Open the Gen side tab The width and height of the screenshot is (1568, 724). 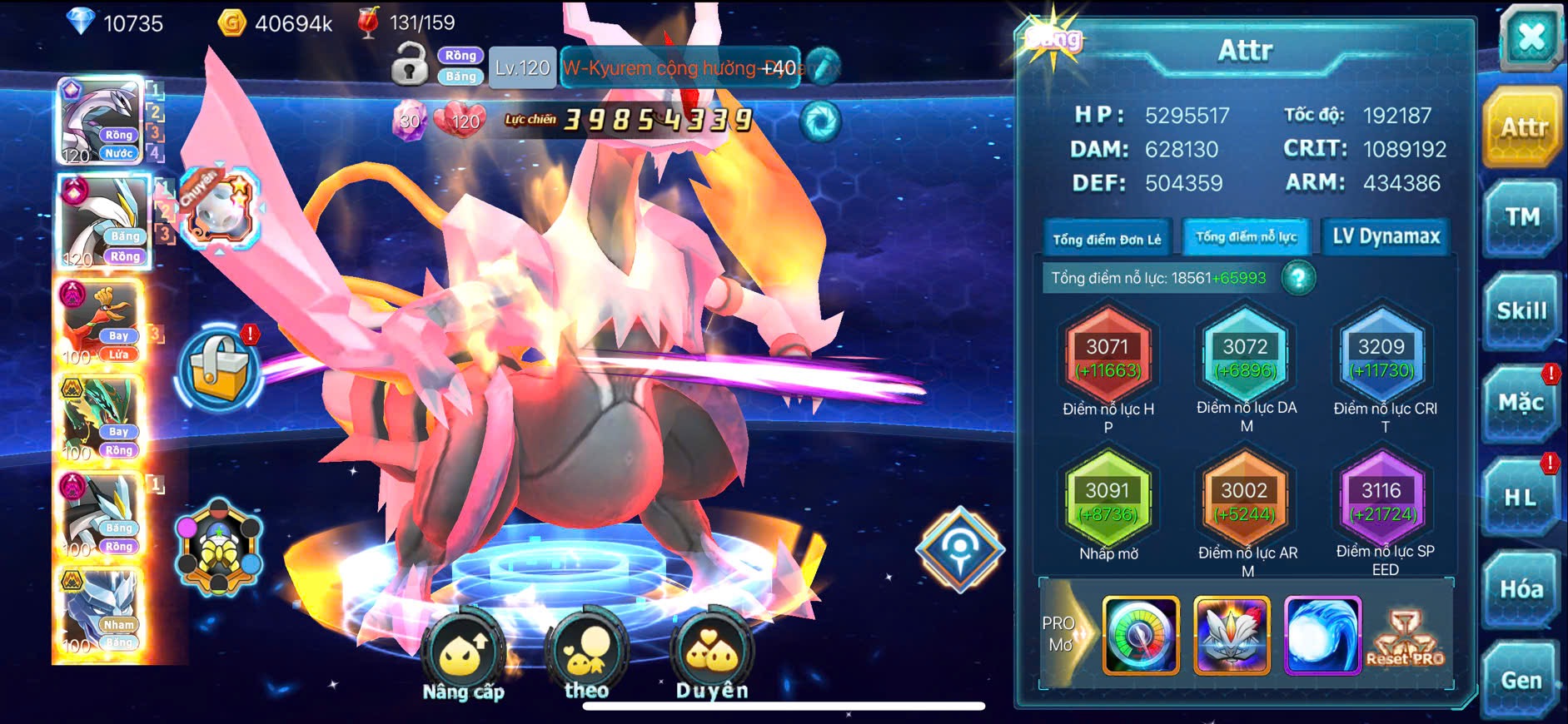(x=1521, y=681)
